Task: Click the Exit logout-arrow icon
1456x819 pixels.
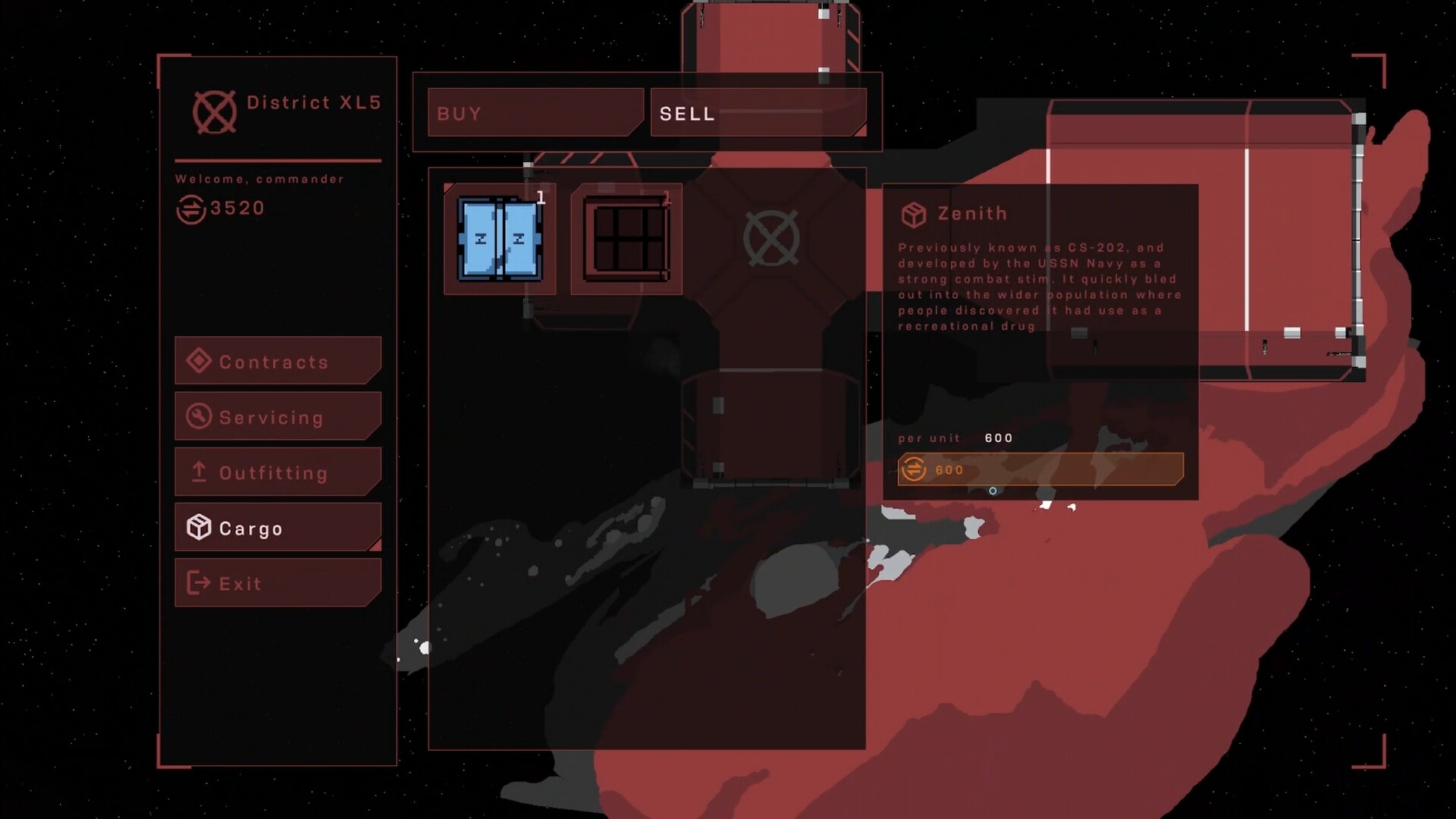Action: tap(199, 583)
